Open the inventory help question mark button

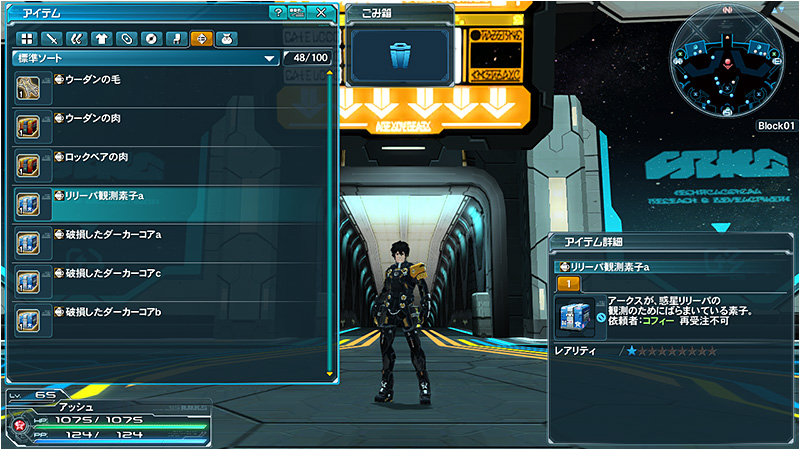tap(277, 13)
